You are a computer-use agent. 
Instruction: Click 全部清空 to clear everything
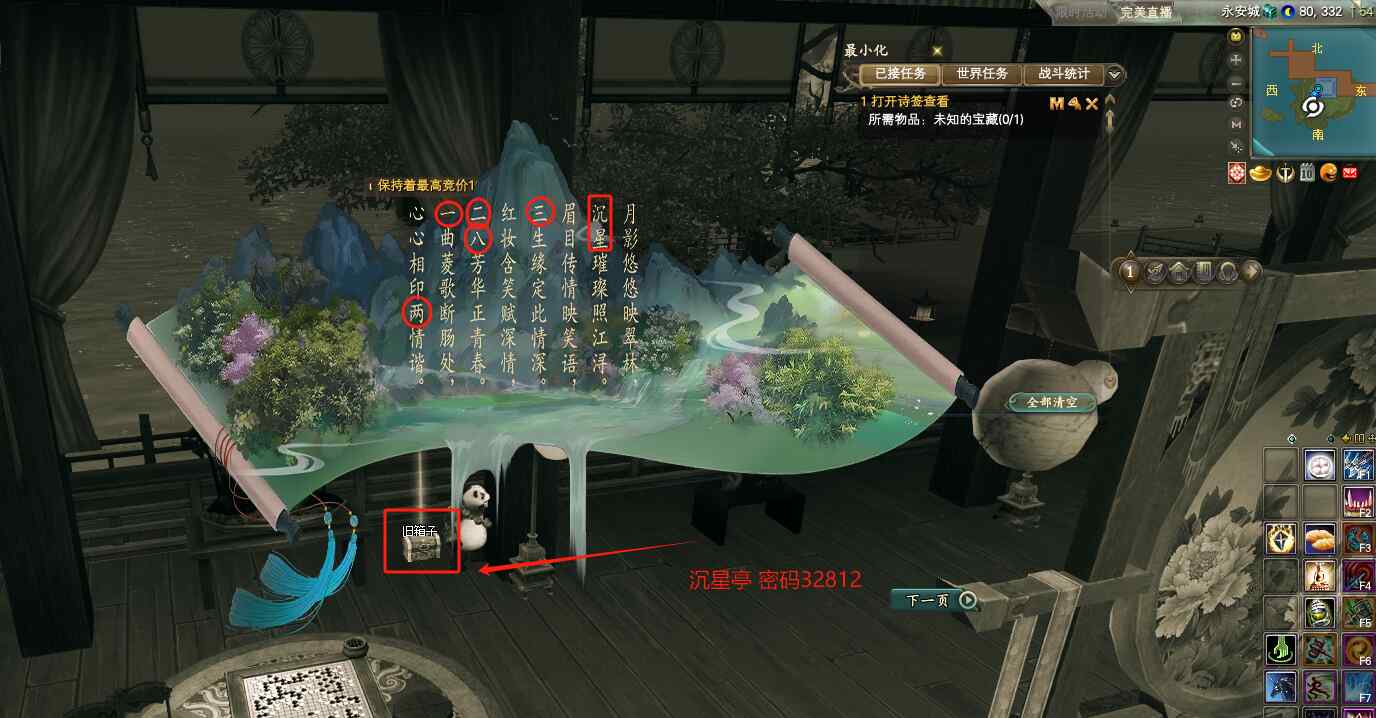[x=1052, y=402]
